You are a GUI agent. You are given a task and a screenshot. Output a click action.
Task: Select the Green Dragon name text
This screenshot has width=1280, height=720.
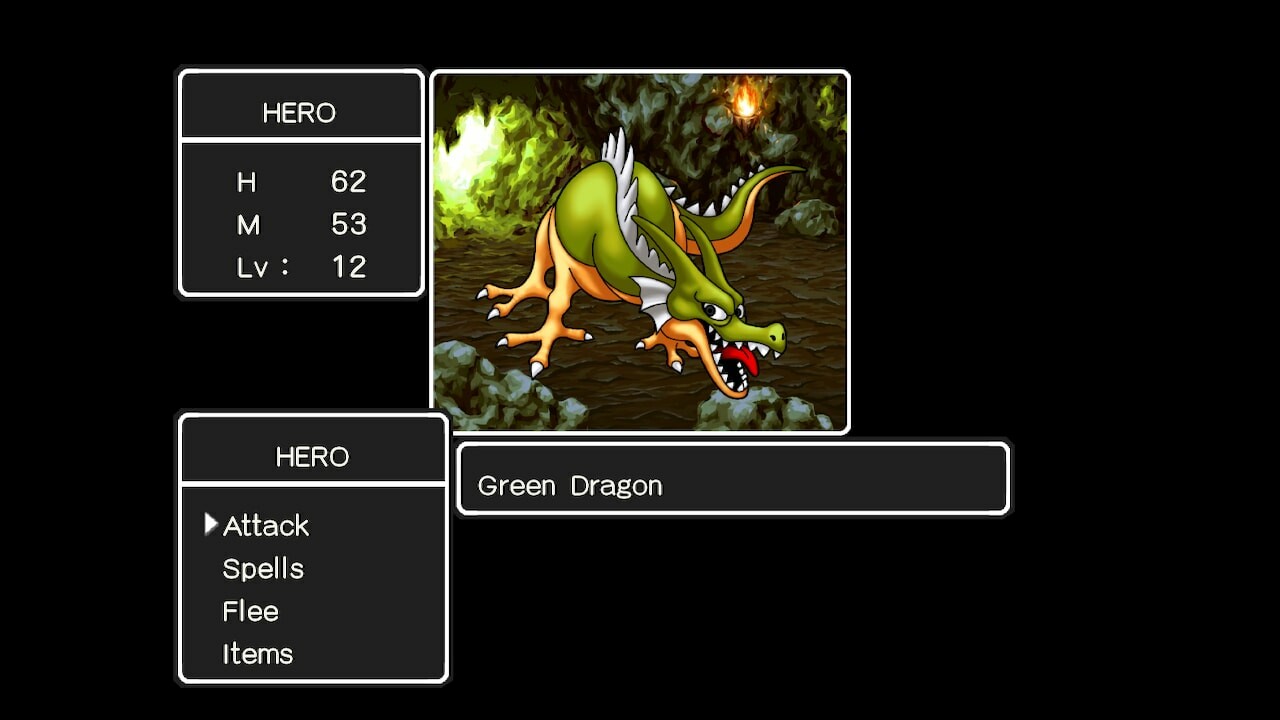pos(571,485)
